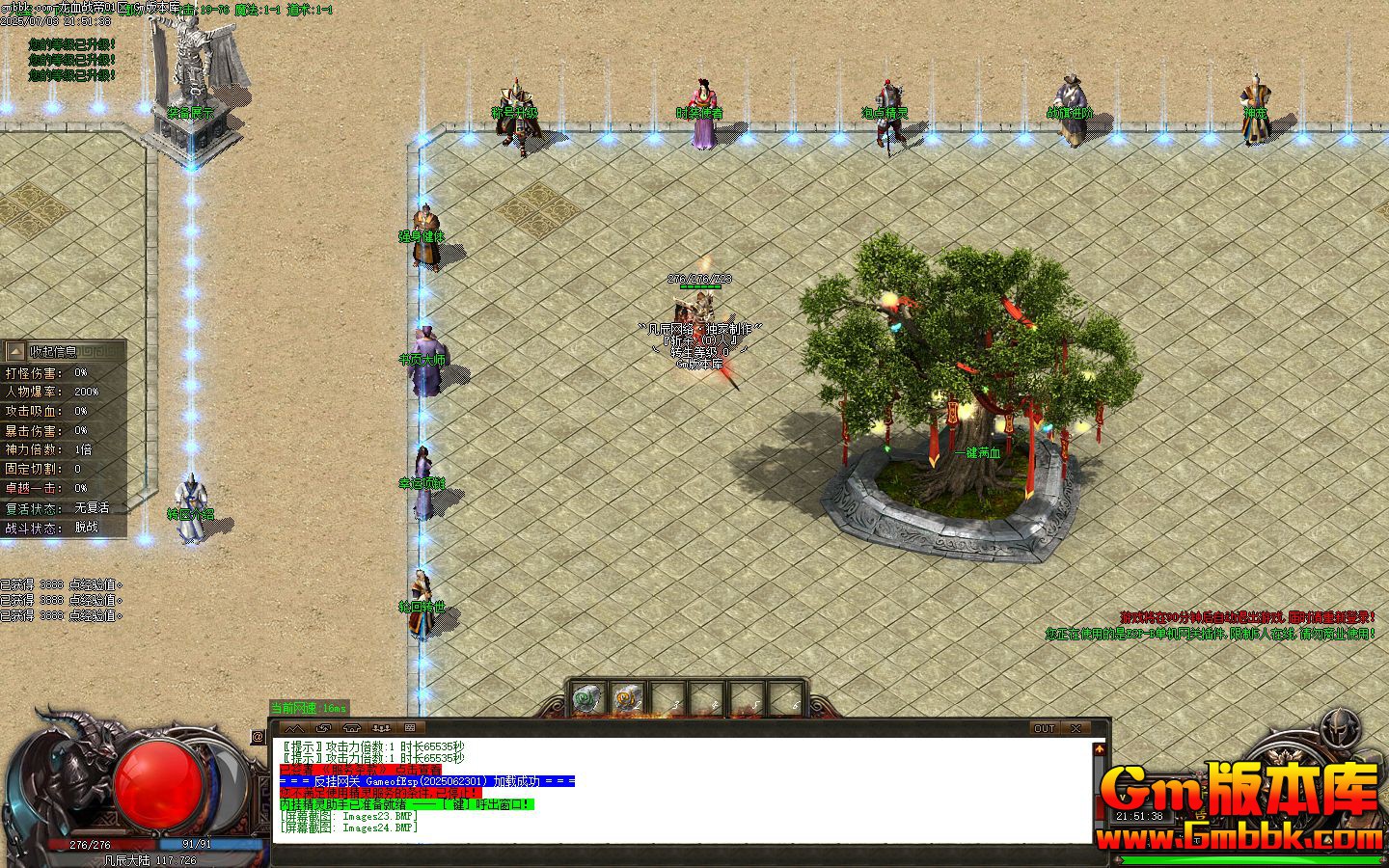The width and height of the screenshot is (1389, 868).
Task: Open the keyboard-grid chat toolbar icon
Action: tap(410, 728)
